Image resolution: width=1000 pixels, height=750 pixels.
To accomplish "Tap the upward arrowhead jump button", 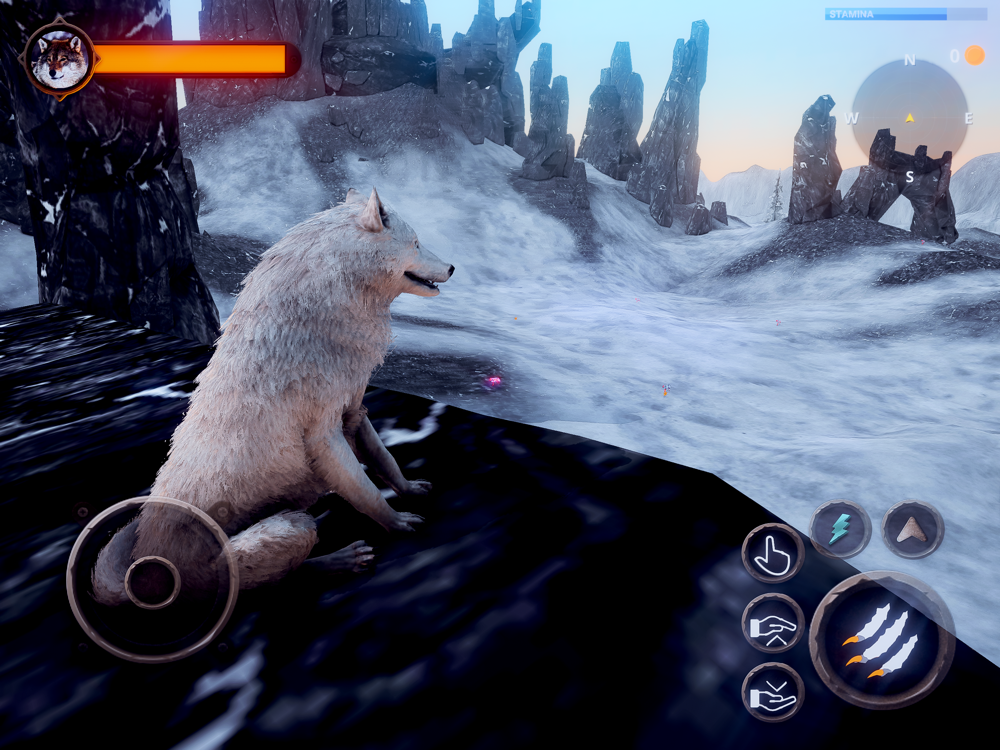I will 912,529.
